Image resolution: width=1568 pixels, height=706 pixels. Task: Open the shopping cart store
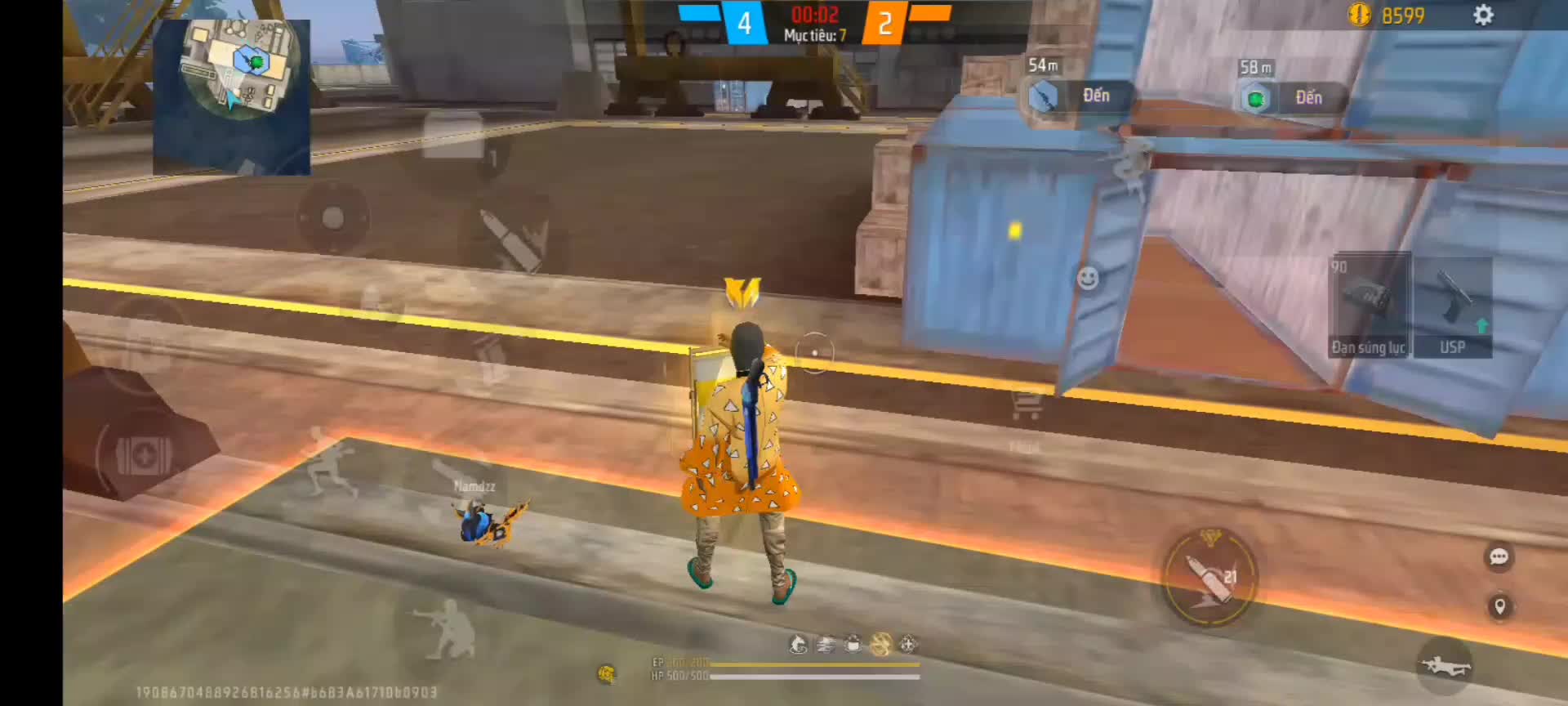tap(1026, 404)
